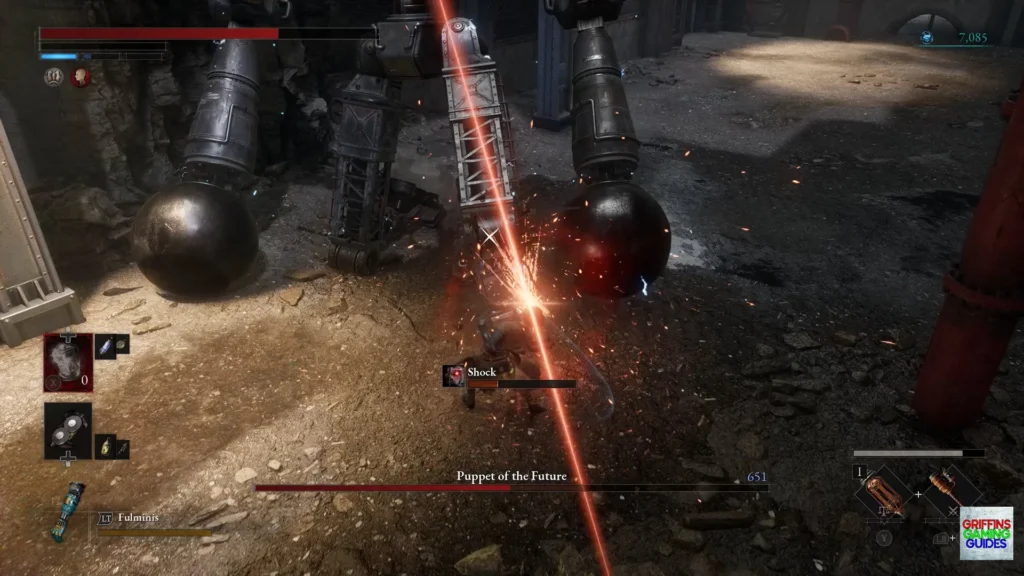Choose the double-disc item in lower belt slot
Viewport: 1024px width, 576px height.
68,430
